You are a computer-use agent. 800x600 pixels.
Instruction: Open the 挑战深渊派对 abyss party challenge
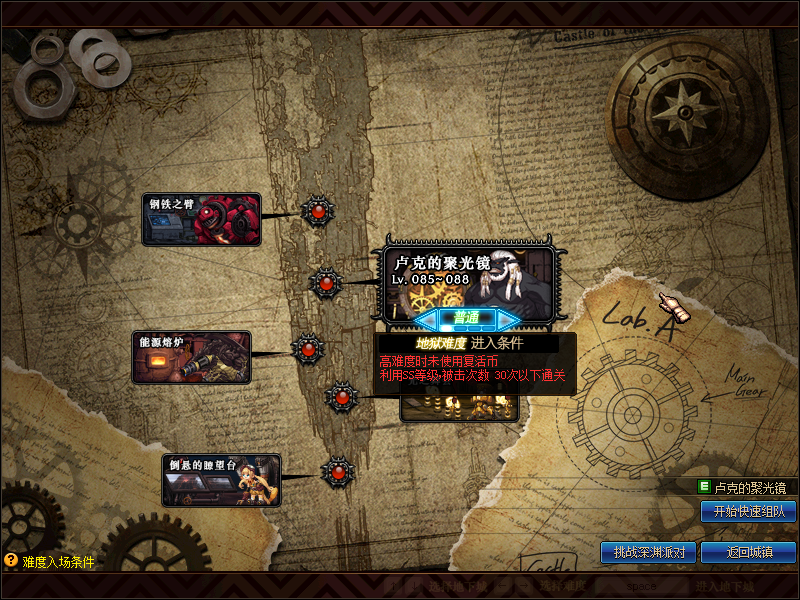[649, 552]
